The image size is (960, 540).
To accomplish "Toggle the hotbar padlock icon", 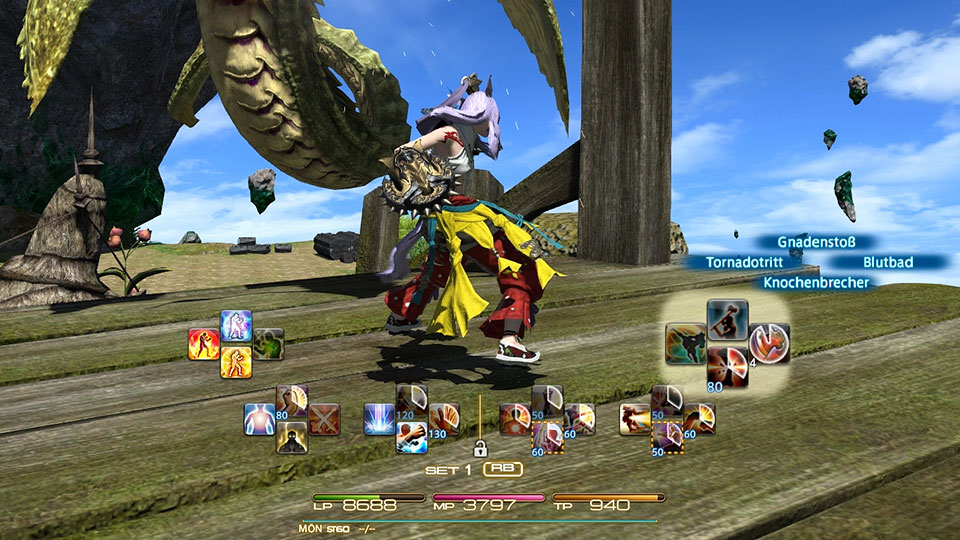I will [x=479, y=449].
